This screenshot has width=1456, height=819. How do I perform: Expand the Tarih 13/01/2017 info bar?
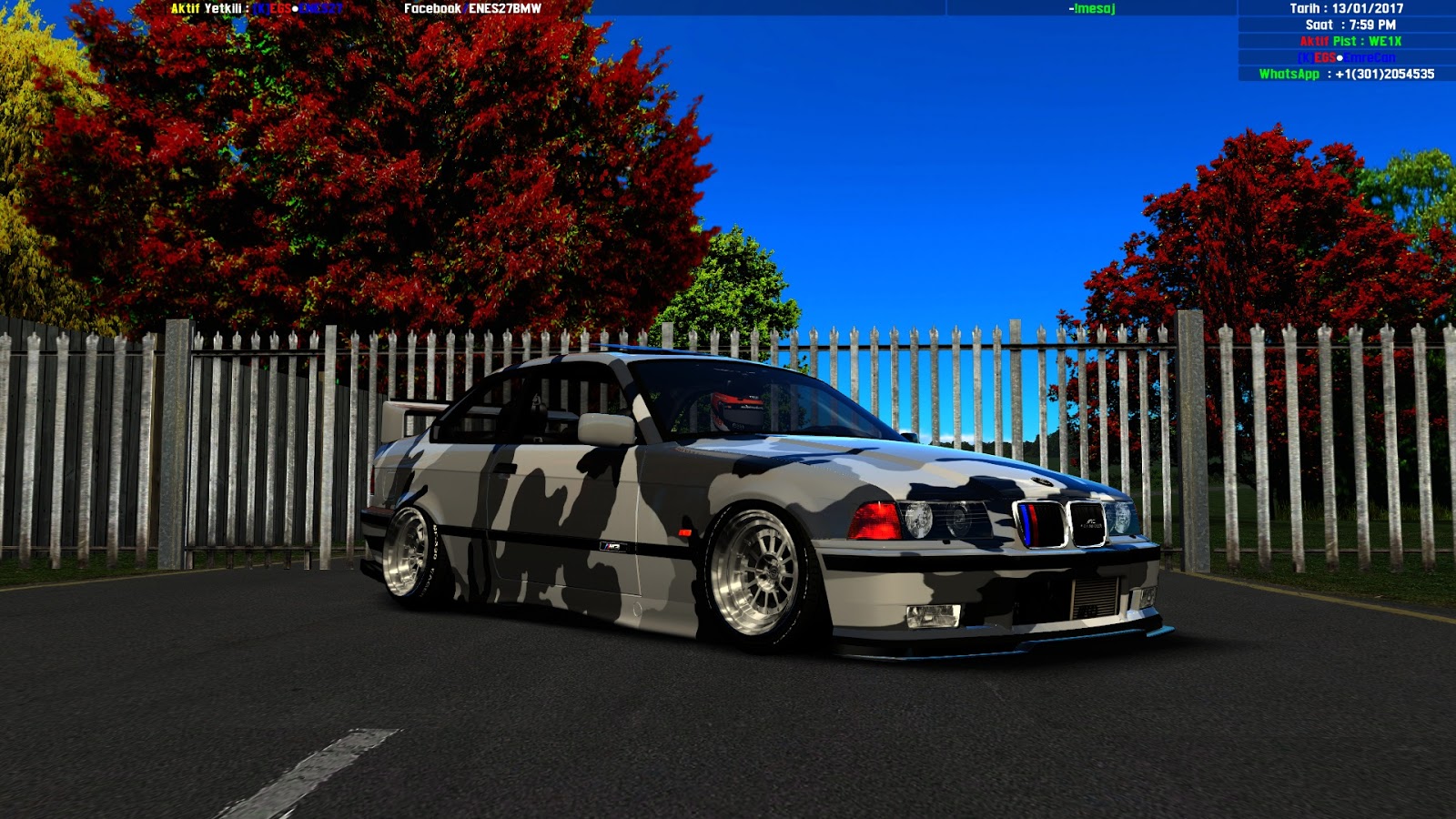coord(1347,9)
